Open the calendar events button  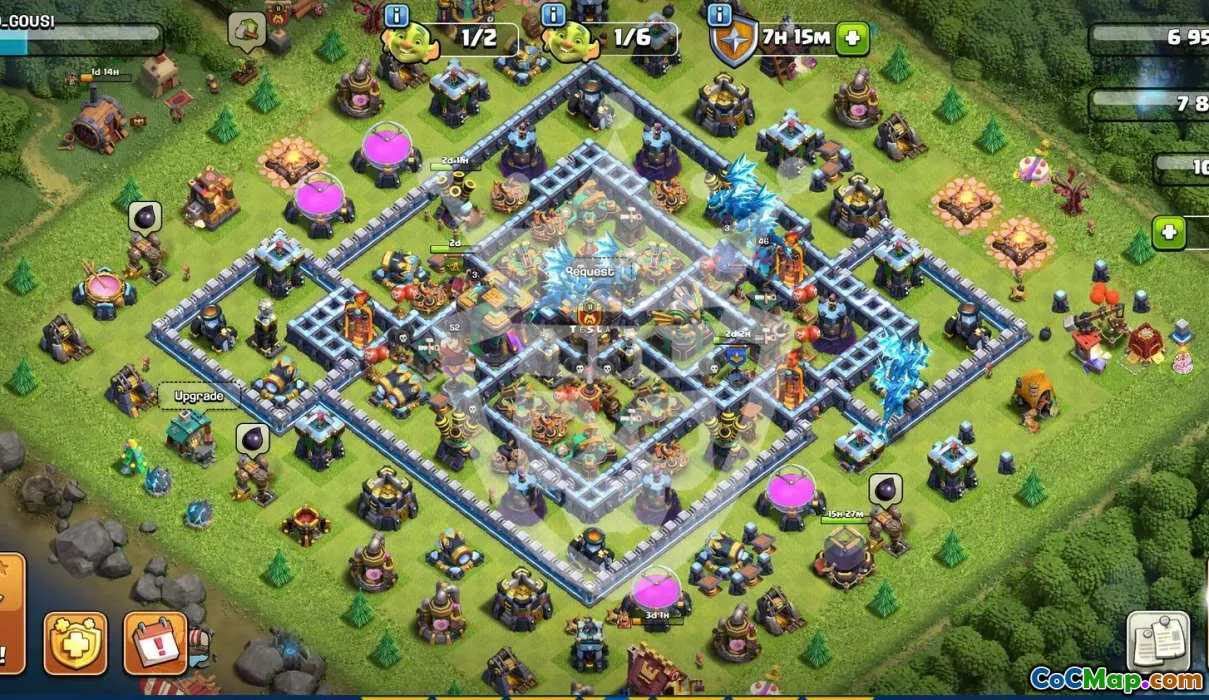[x=155, y=641]
